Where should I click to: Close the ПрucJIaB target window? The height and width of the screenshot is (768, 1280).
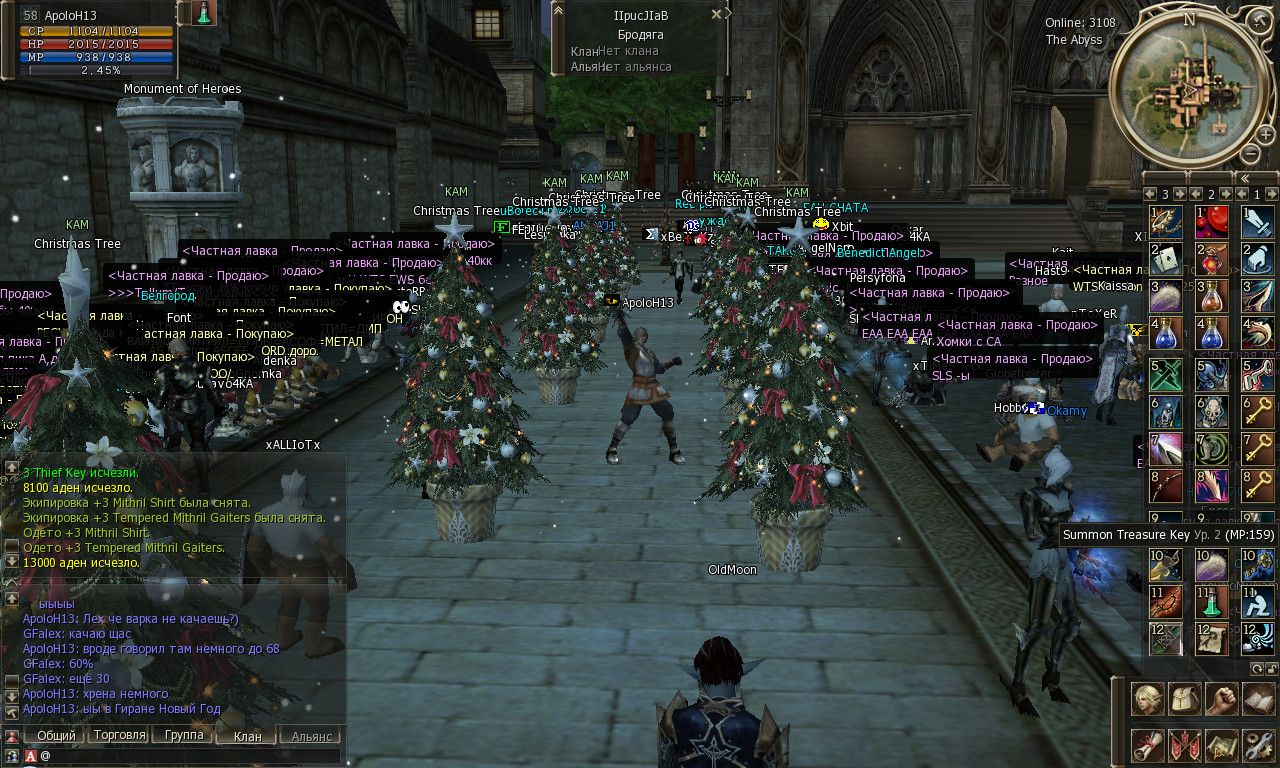point(716,15)
